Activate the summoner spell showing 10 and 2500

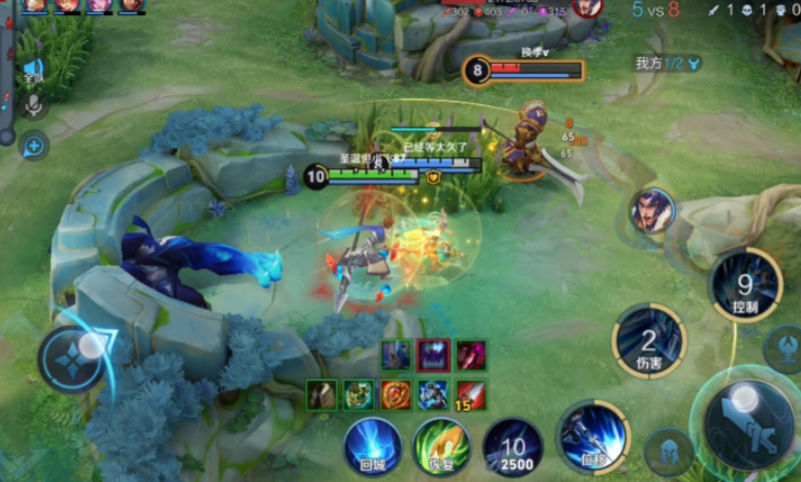[x=513, y=446]
